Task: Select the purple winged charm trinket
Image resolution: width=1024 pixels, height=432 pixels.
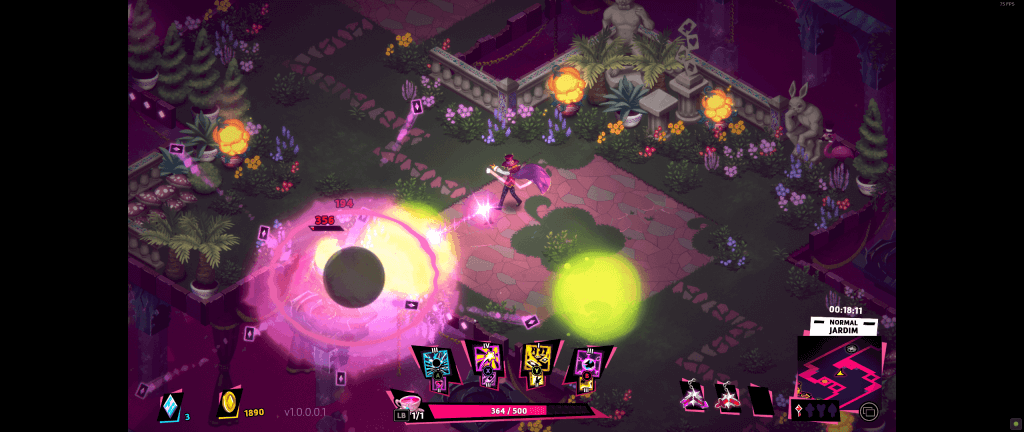Action: point(692,396)
